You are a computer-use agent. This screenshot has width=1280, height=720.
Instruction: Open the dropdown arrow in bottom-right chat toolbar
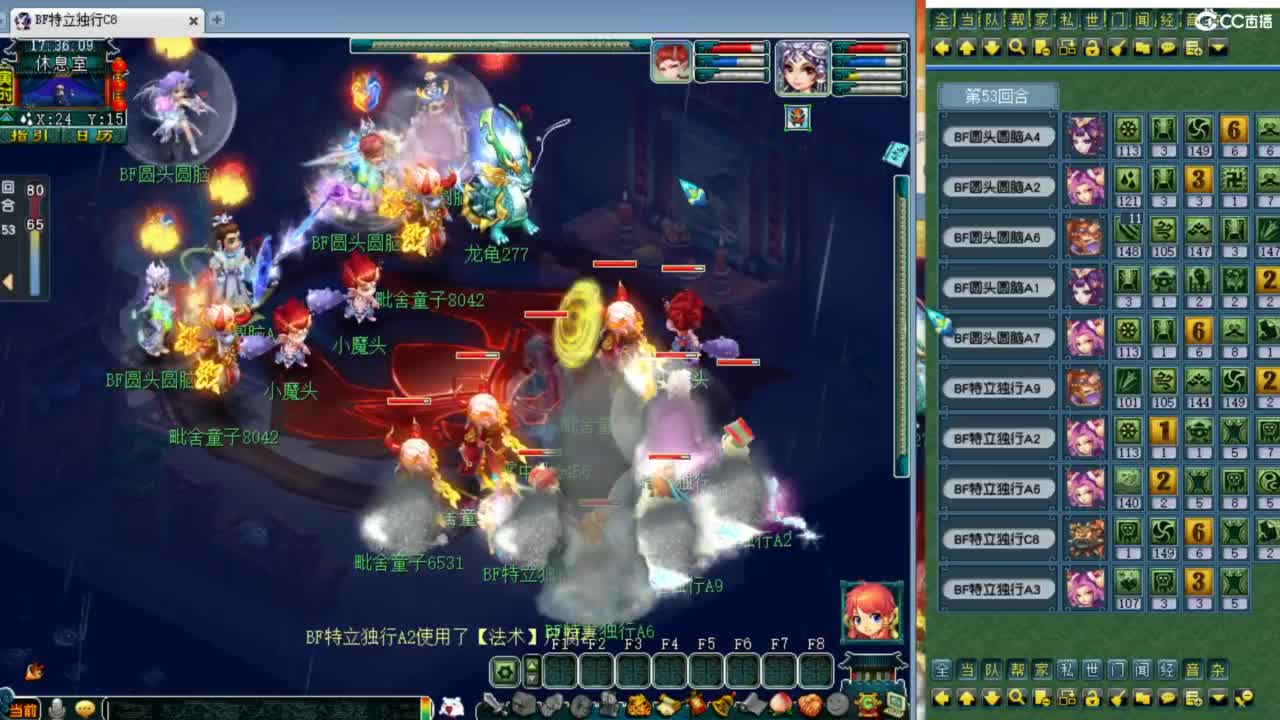tap(1217, 697)
